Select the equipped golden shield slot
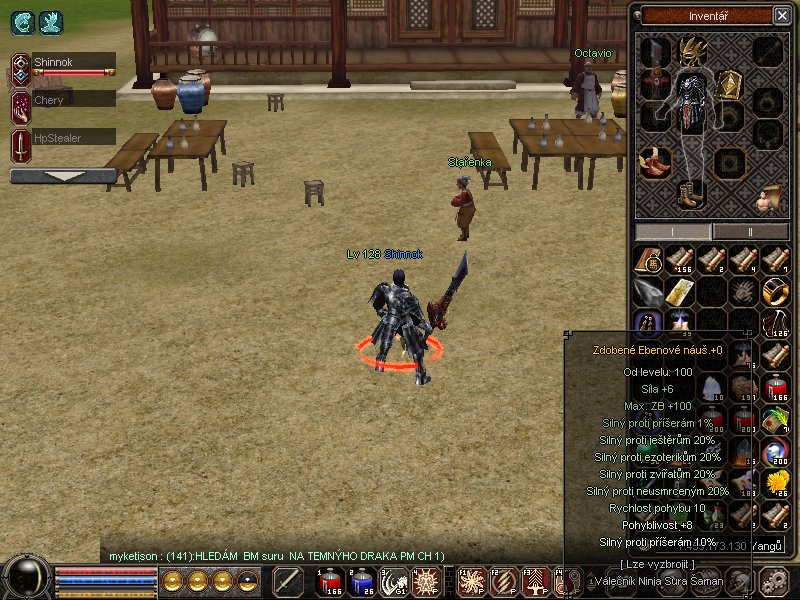800x600 pixels. (727, 85)
